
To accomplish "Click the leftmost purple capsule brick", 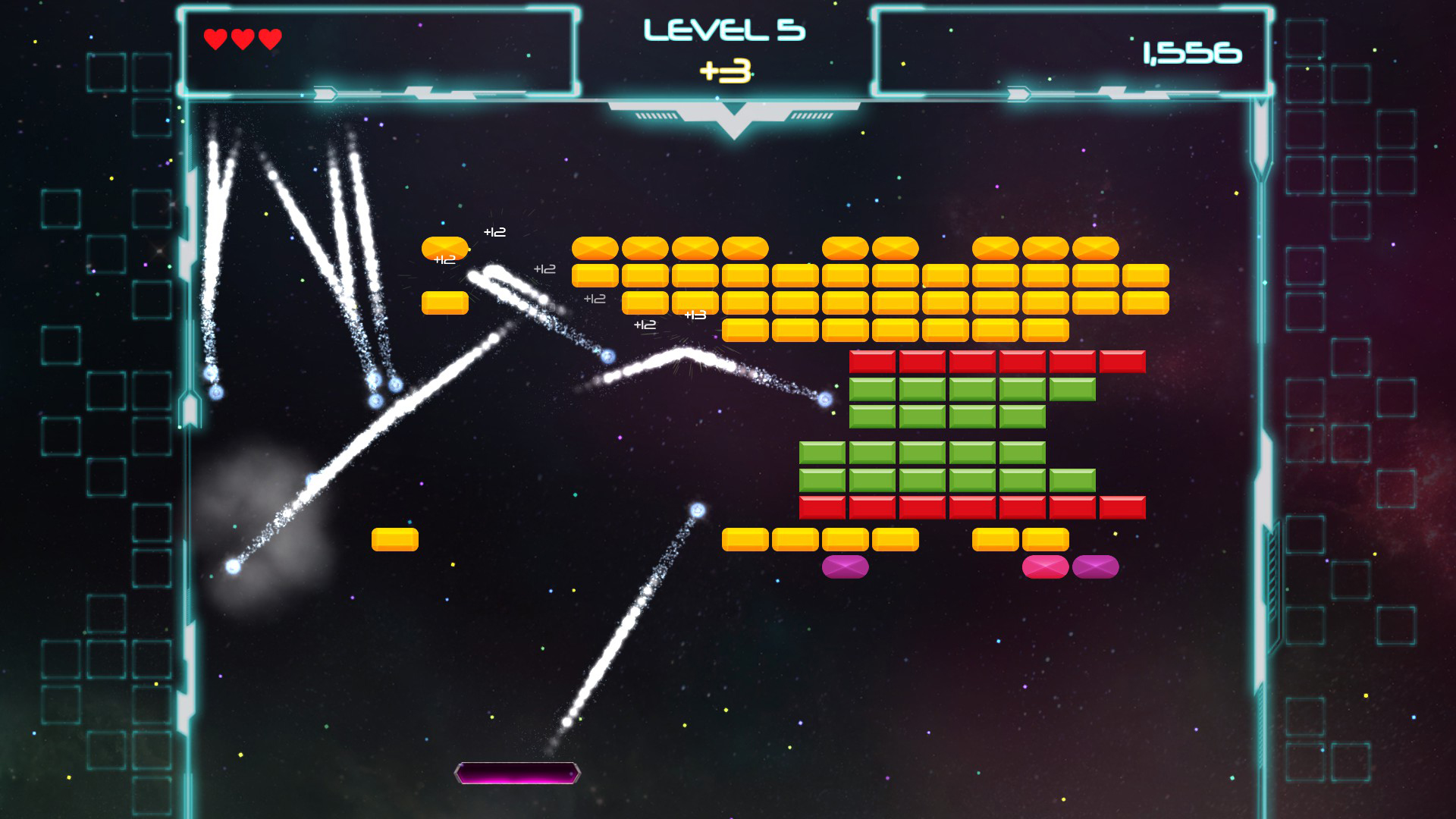I will tap(844, 566).
